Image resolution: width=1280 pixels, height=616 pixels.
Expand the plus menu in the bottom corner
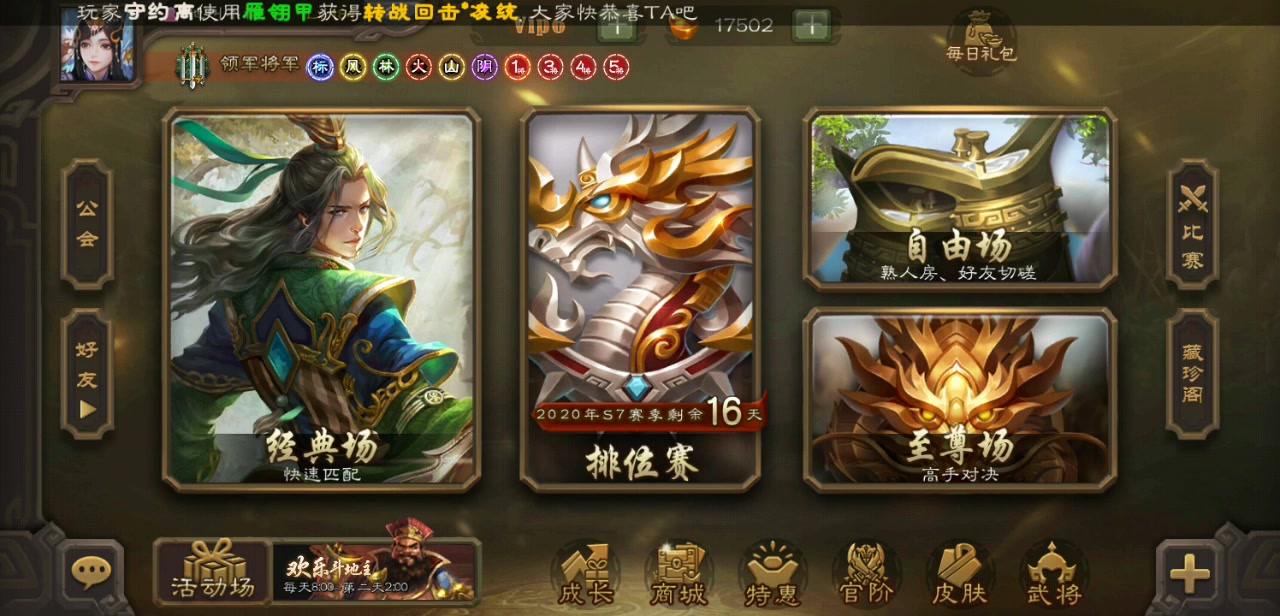[1189, 573]
